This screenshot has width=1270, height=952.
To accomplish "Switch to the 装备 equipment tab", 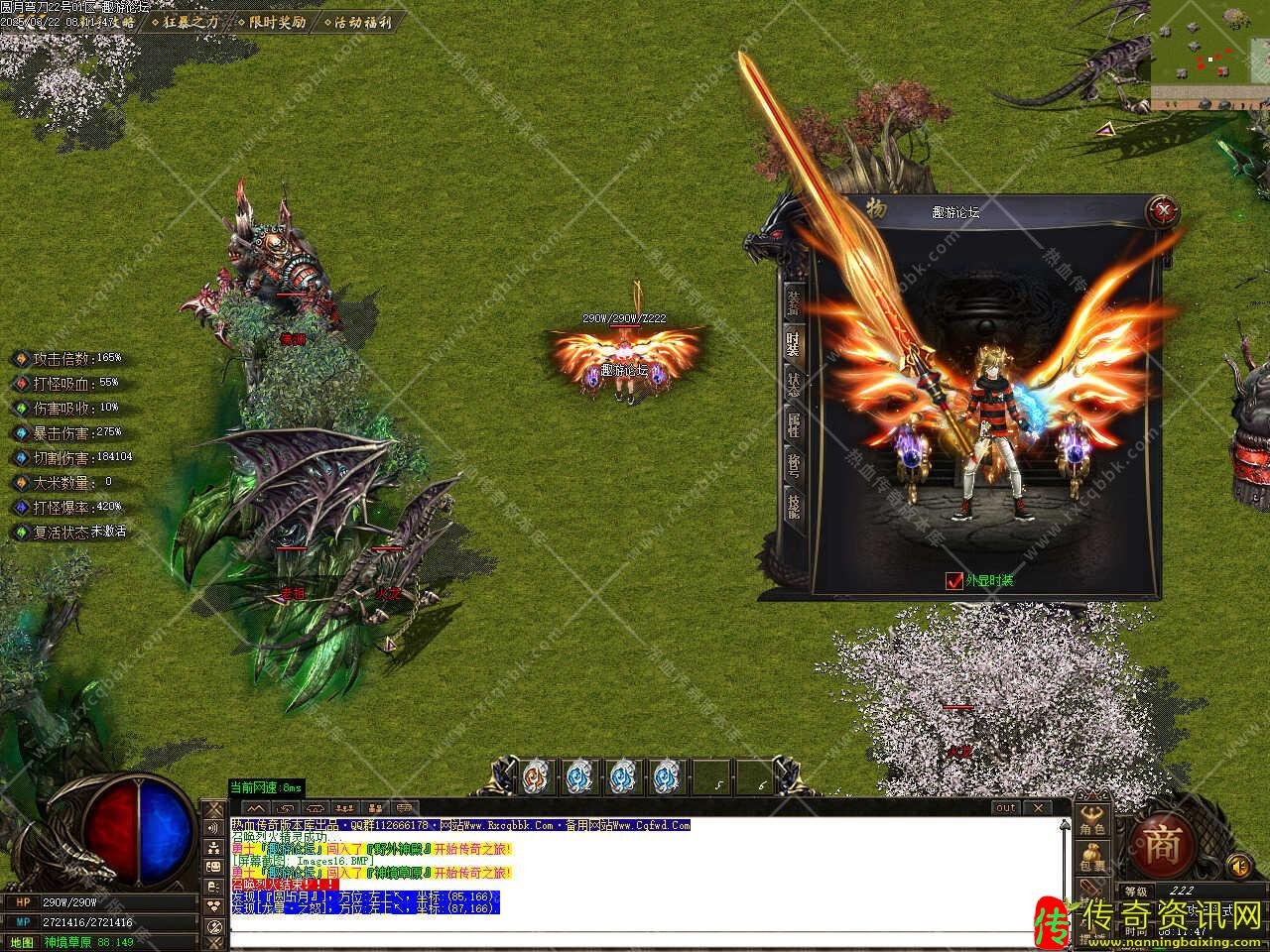I will point(793,300).
